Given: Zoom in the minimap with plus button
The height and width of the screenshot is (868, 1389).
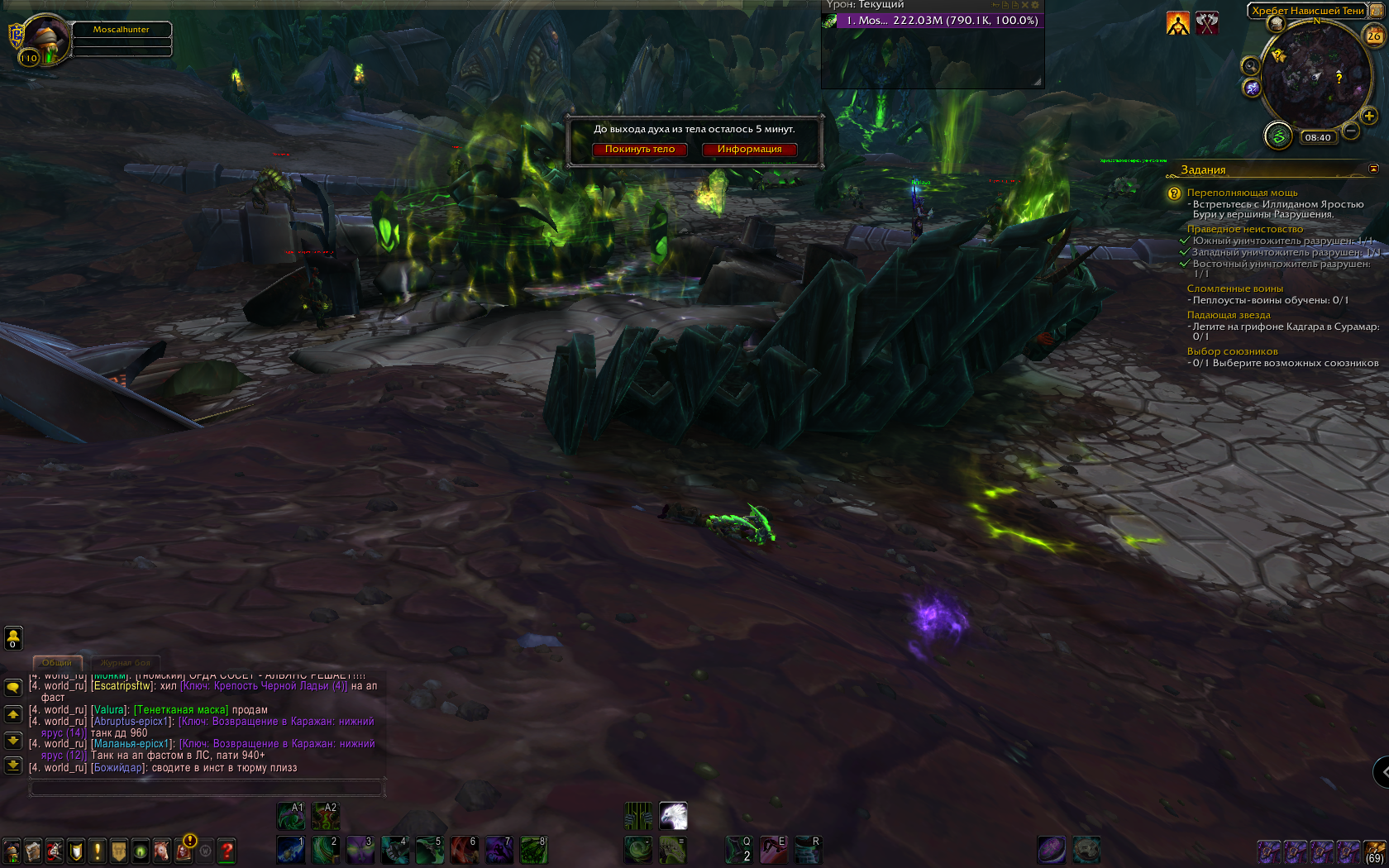Looking at the screenshot, I should [x=1369, y=116].
